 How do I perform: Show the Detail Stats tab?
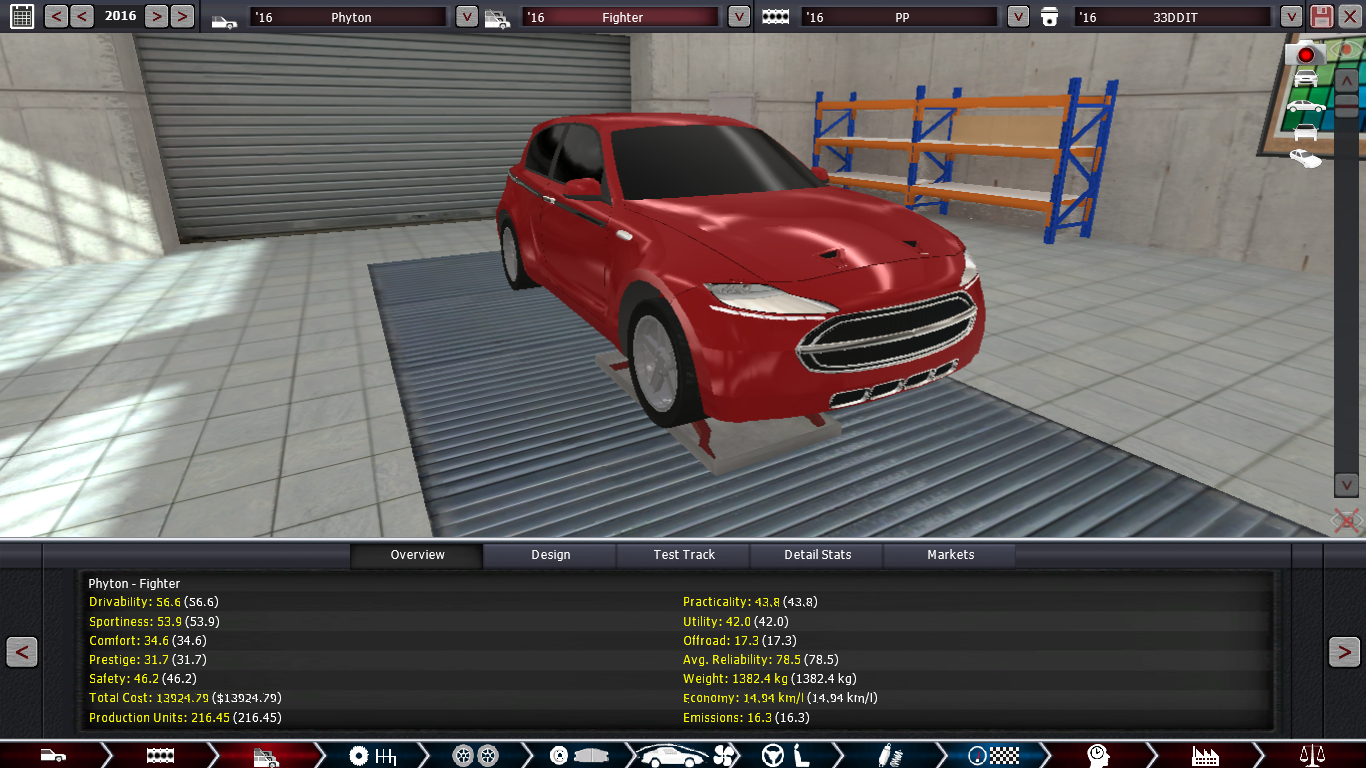[x=817, y=555]
